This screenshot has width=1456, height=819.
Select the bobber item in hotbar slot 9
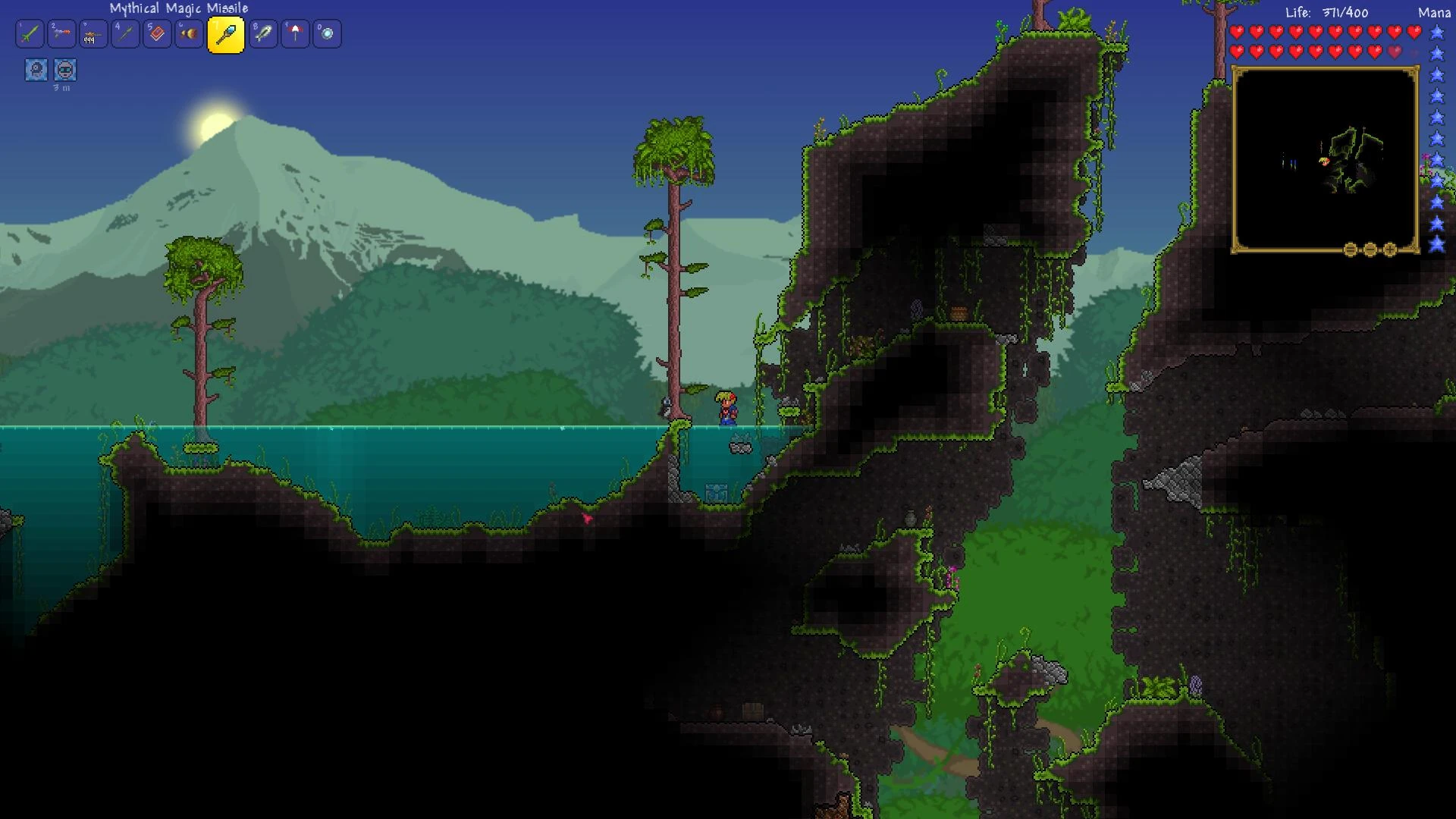(x=295, y=33)
